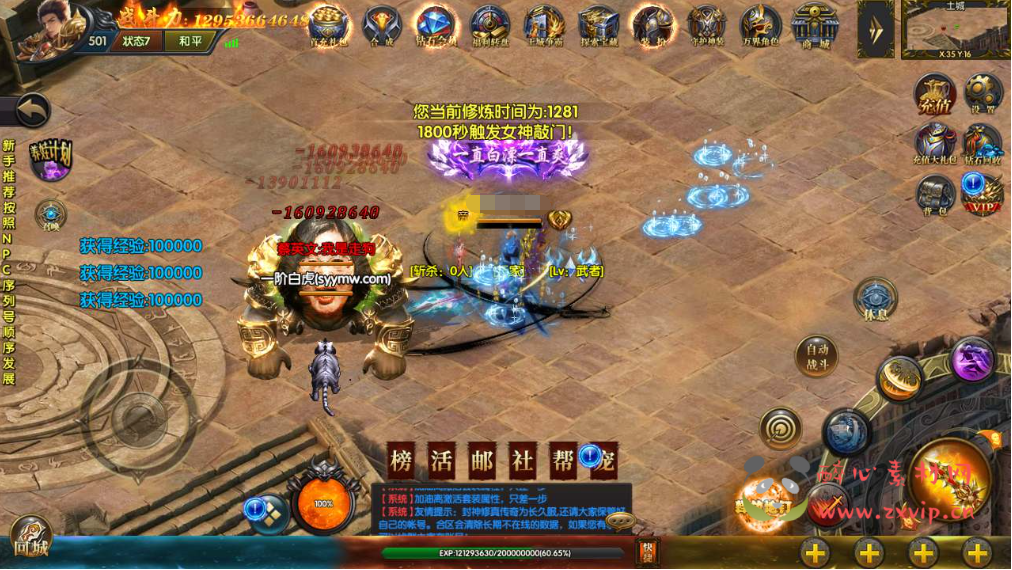Image resolution: width=1012 pixels, height=570 pixels.
Task: Open the 快捷 shortcut button
Action: click(x=648, y=551)
